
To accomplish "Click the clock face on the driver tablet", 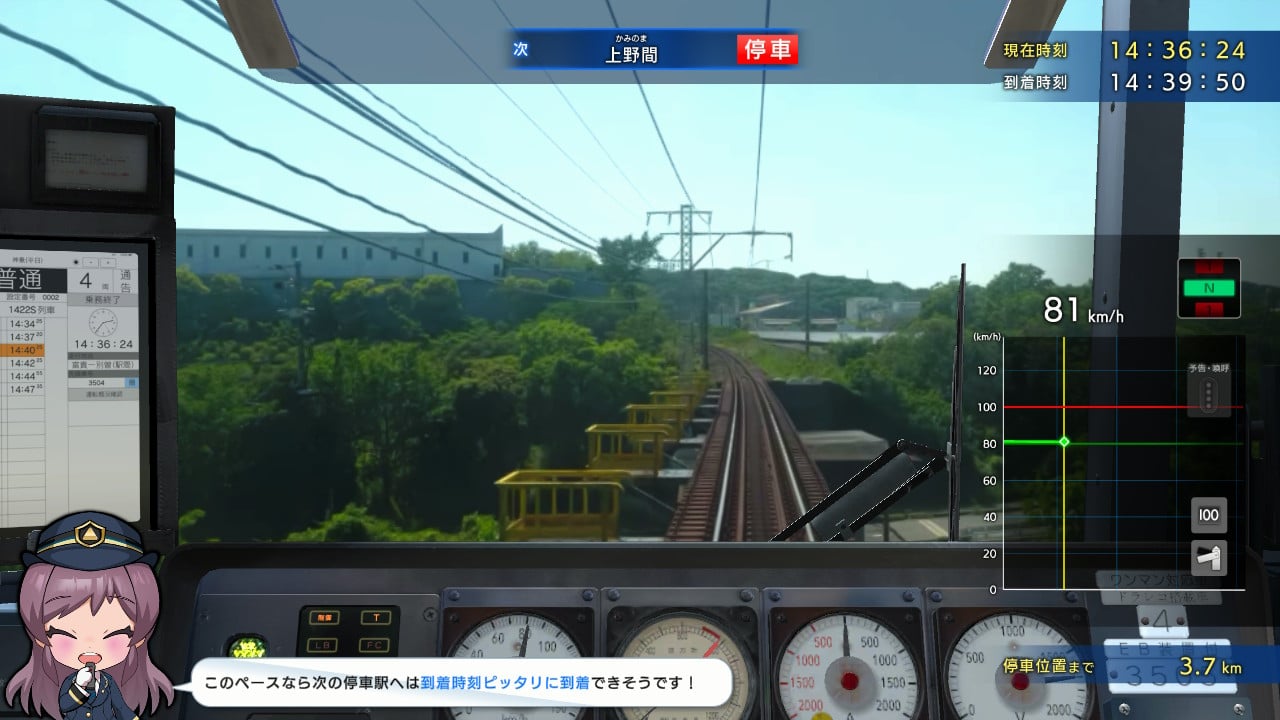I will pos(103,322).
